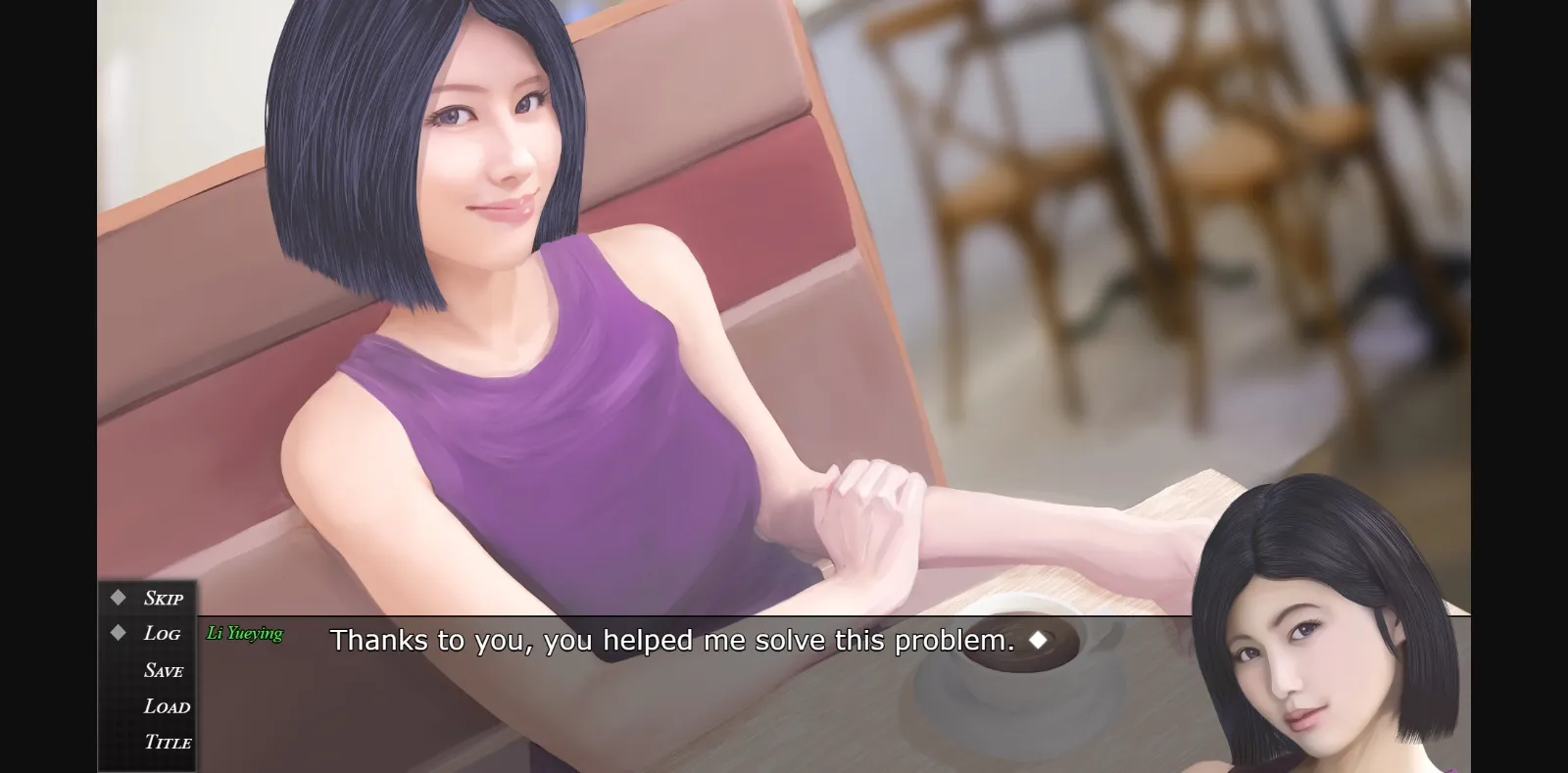The height and width of the screenshot is (773, 1568).
Task: Click the Skip indicator diamond to fast-forward
Action: (x=118, y=597)
